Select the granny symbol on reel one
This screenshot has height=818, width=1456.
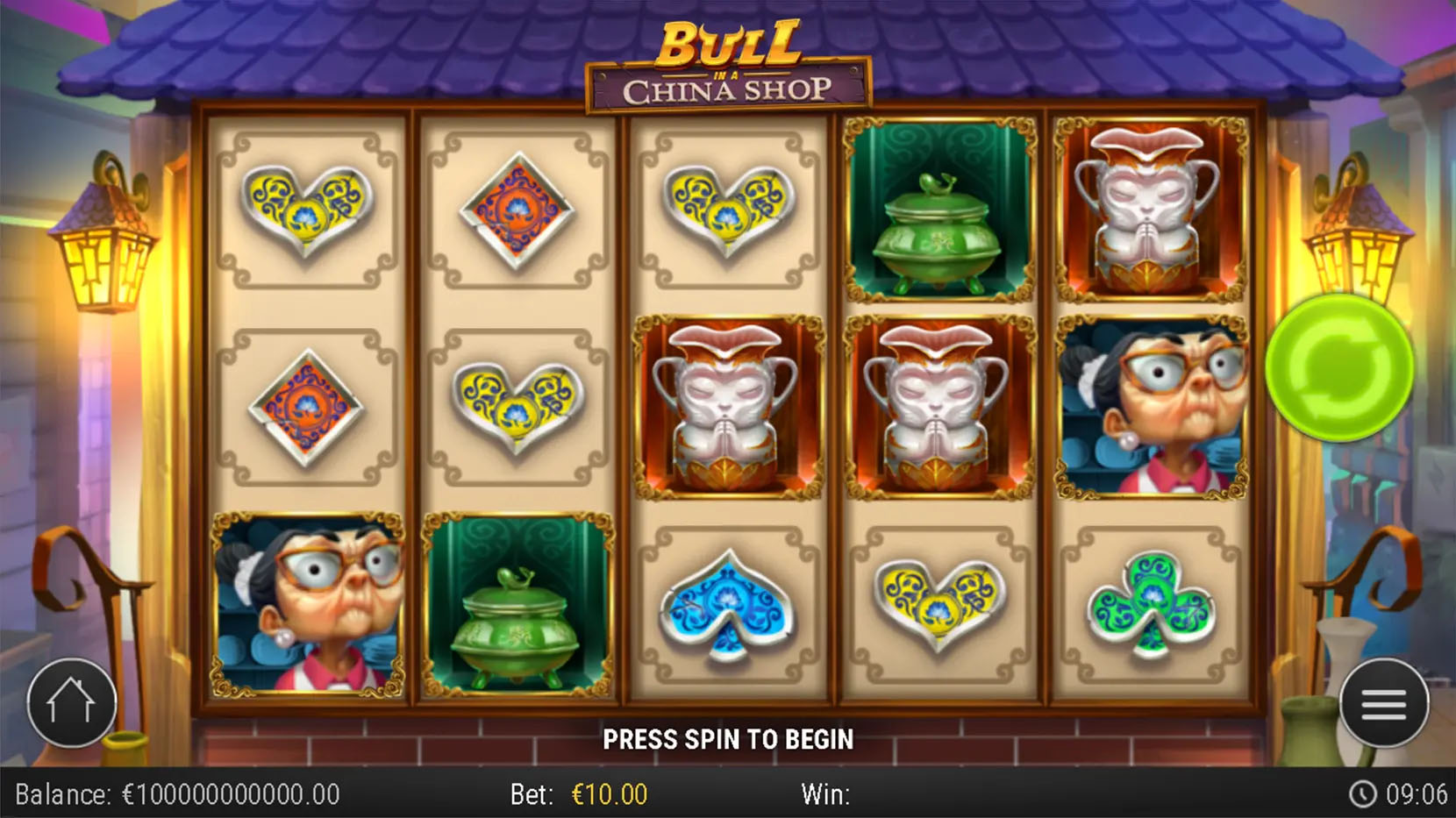pos(307,605)
